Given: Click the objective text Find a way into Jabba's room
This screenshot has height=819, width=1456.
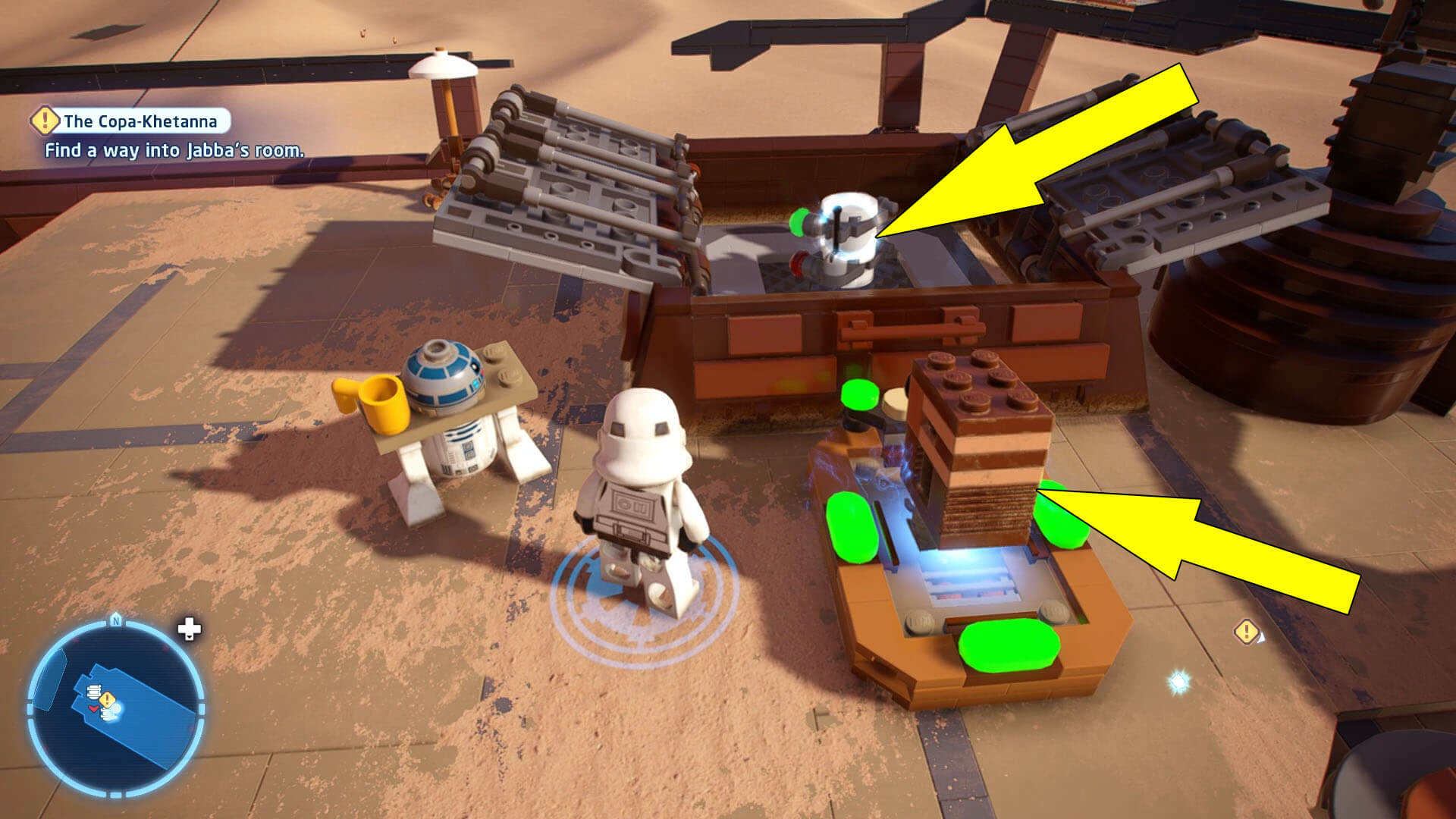Looking at the screenshot, I should click(175, 151).
